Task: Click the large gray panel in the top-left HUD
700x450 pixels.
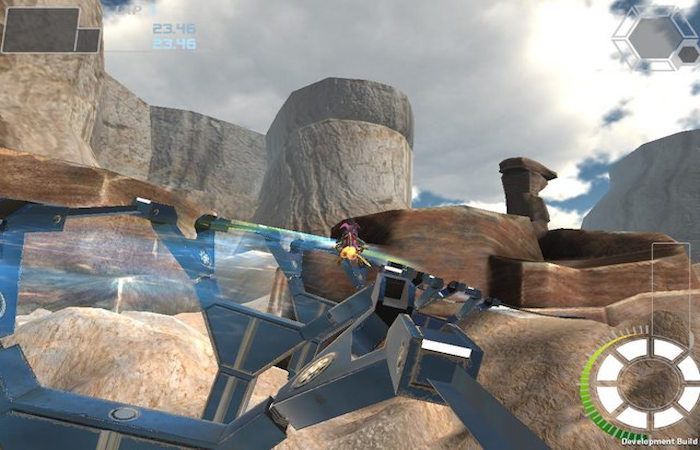Action: [x=40, y=29]
